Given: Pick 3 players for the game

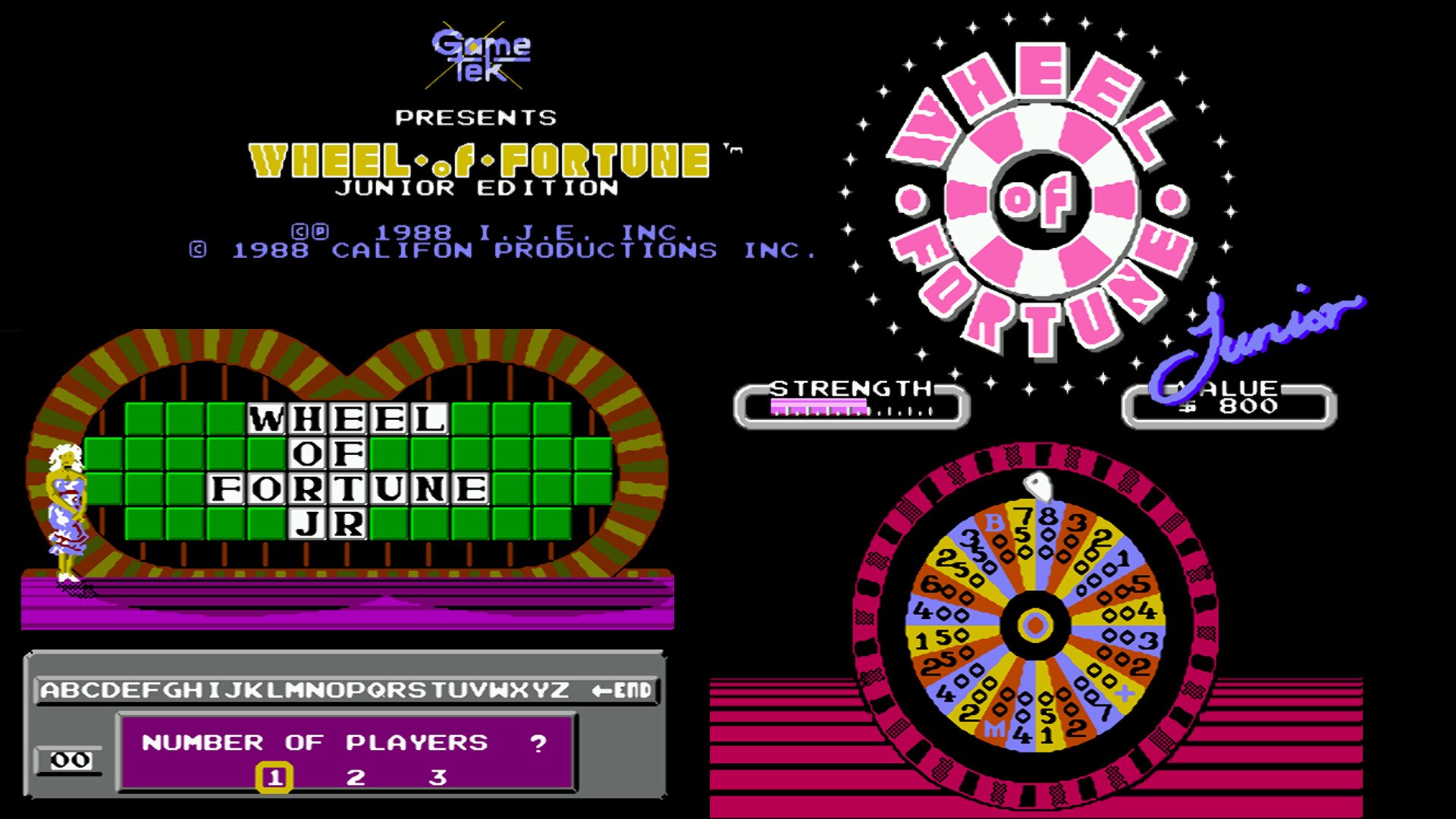Looking at the screenshot, I should coord(436,775).
